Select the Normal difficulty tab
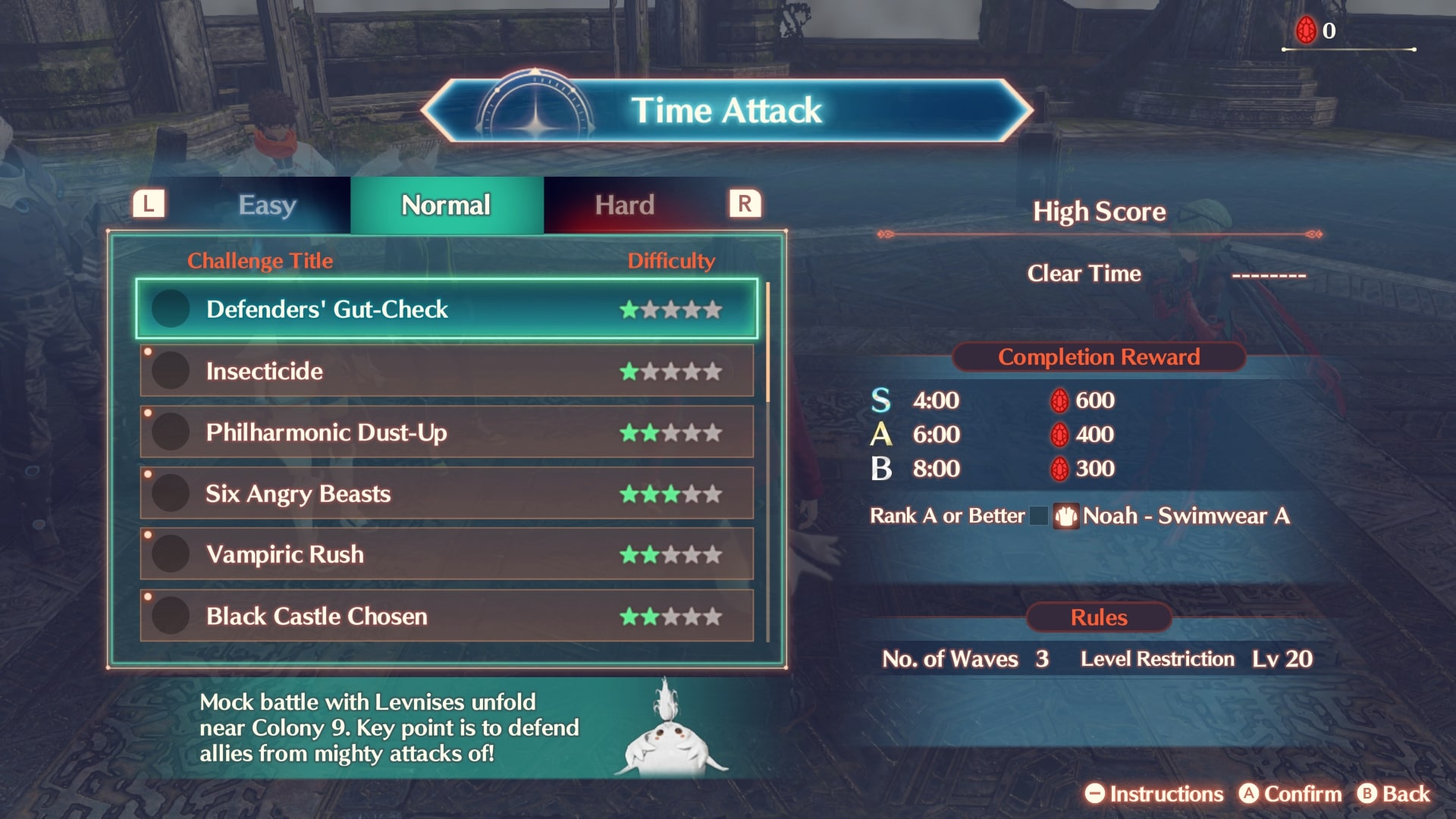Image resolution: width=1456 pixels, height=819 pixels. click(x=446, y=205)
